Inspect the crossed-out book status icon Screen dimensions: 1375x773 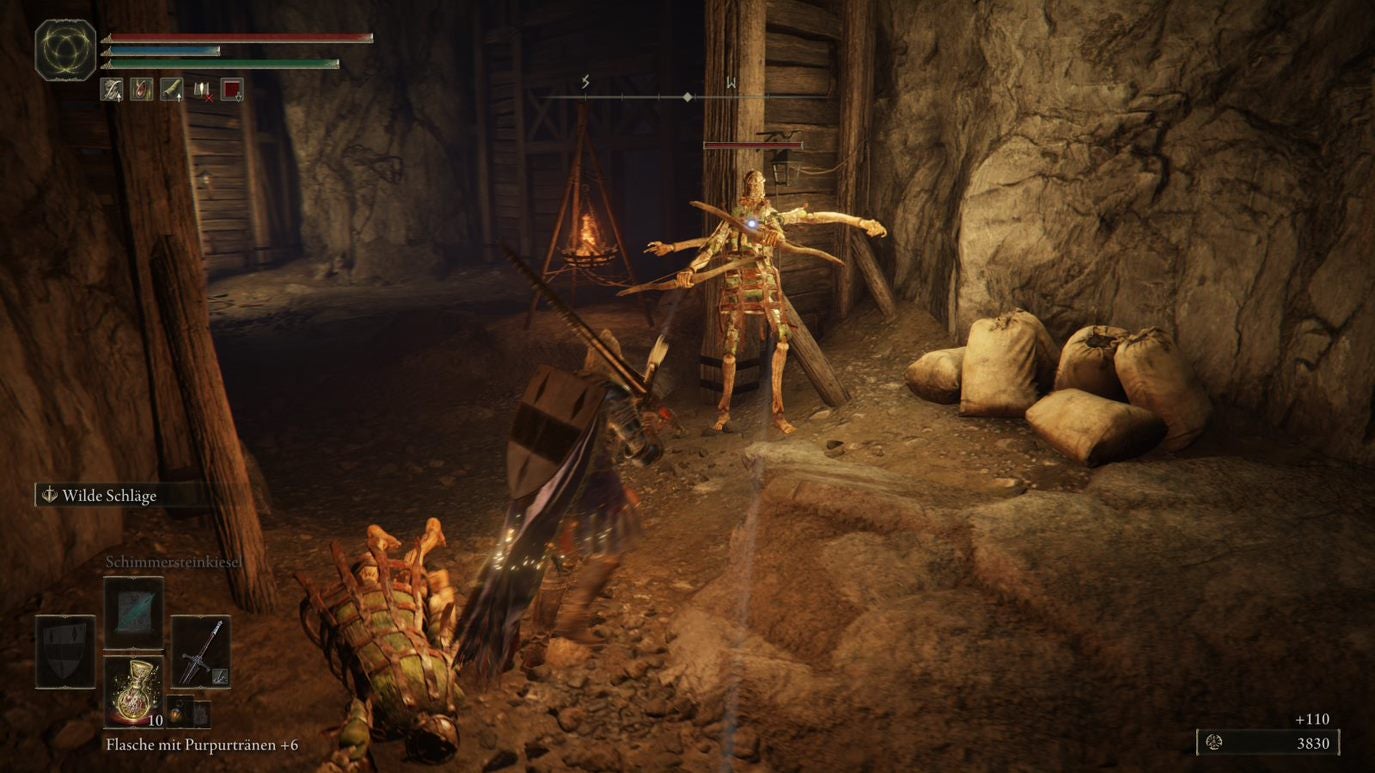202,90
